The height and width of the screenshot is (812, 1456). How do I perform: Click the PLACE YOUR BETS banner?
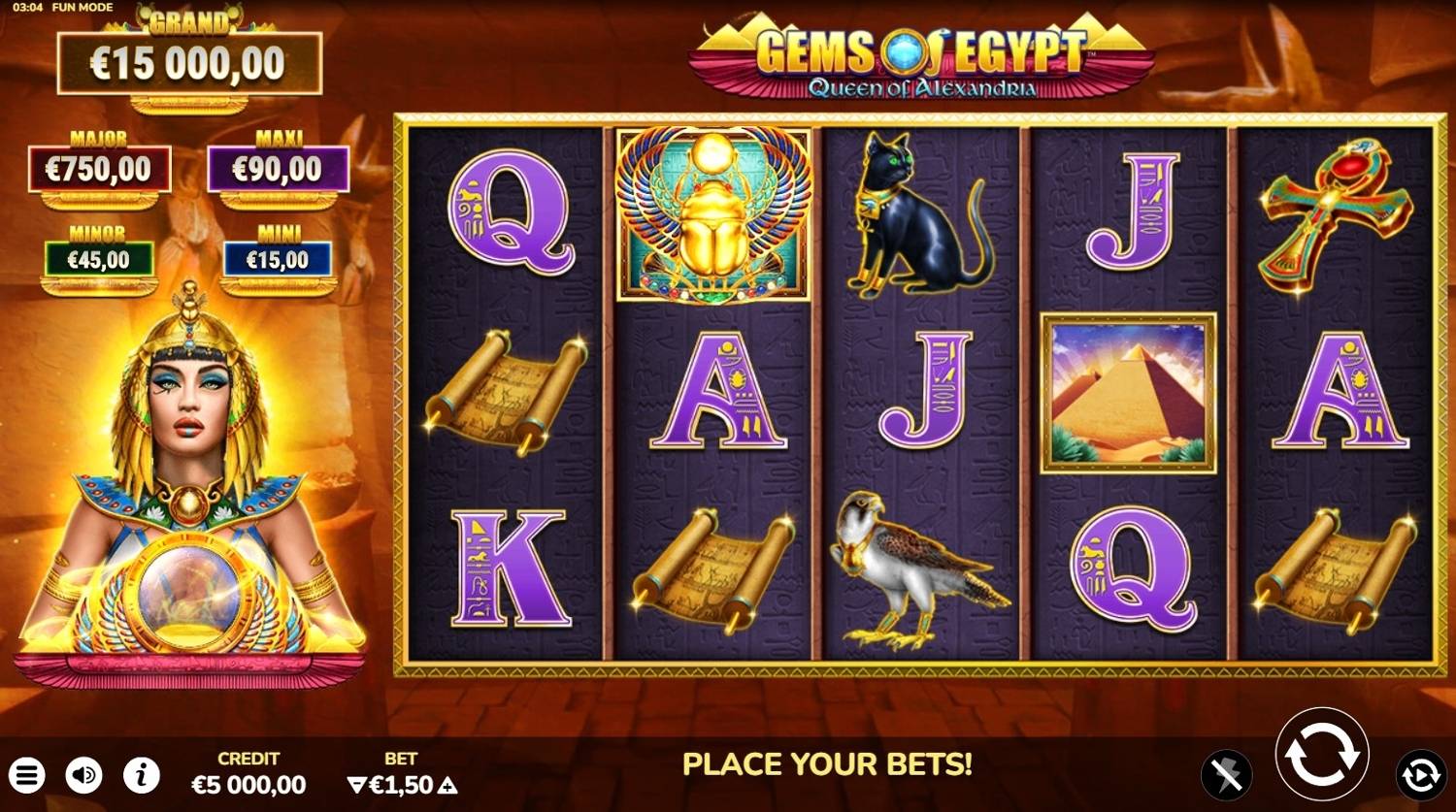(830, 764)
